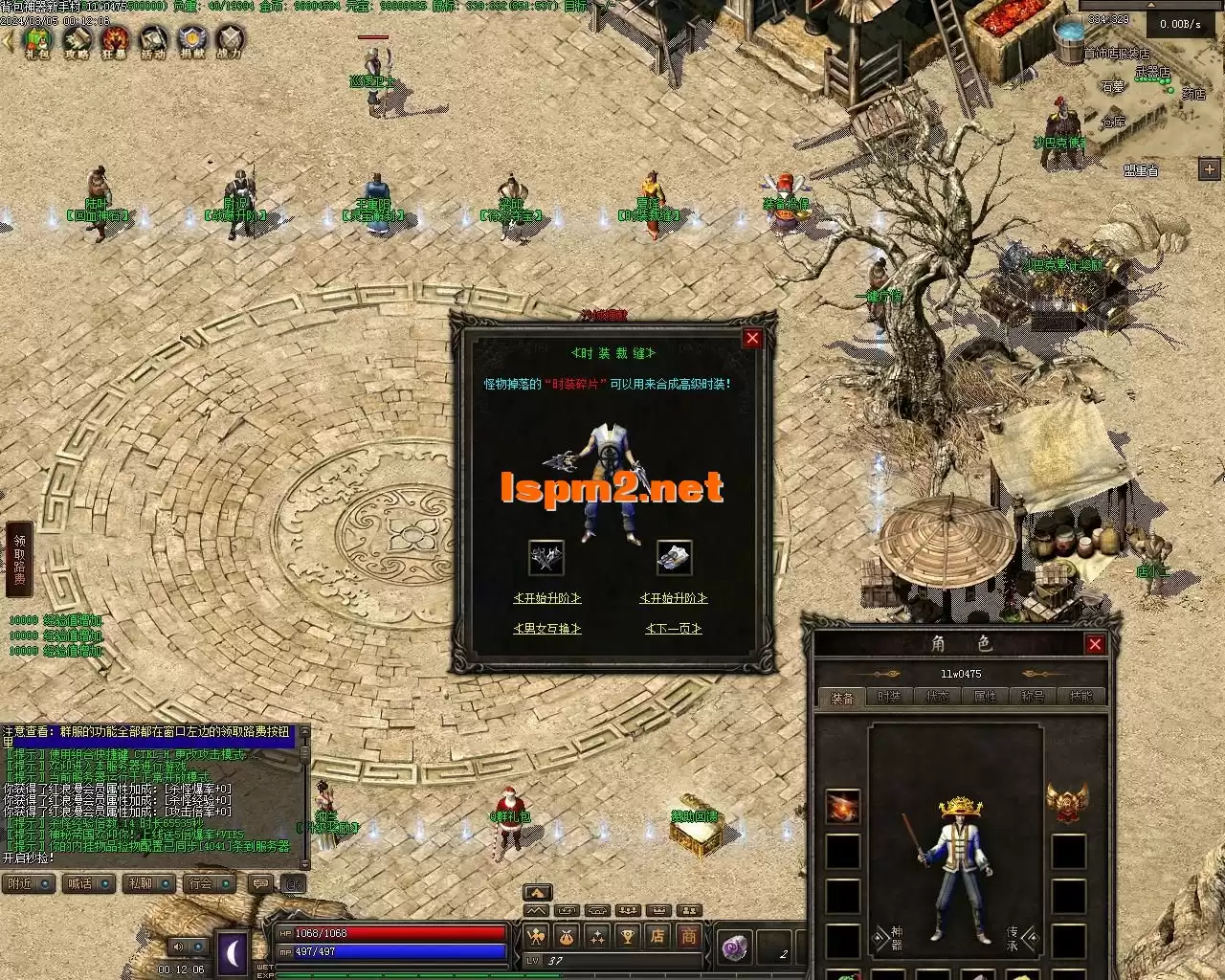The image size is (1225, 980).
Task: Open the 活动 events icon
Action: tap(153, 41)
